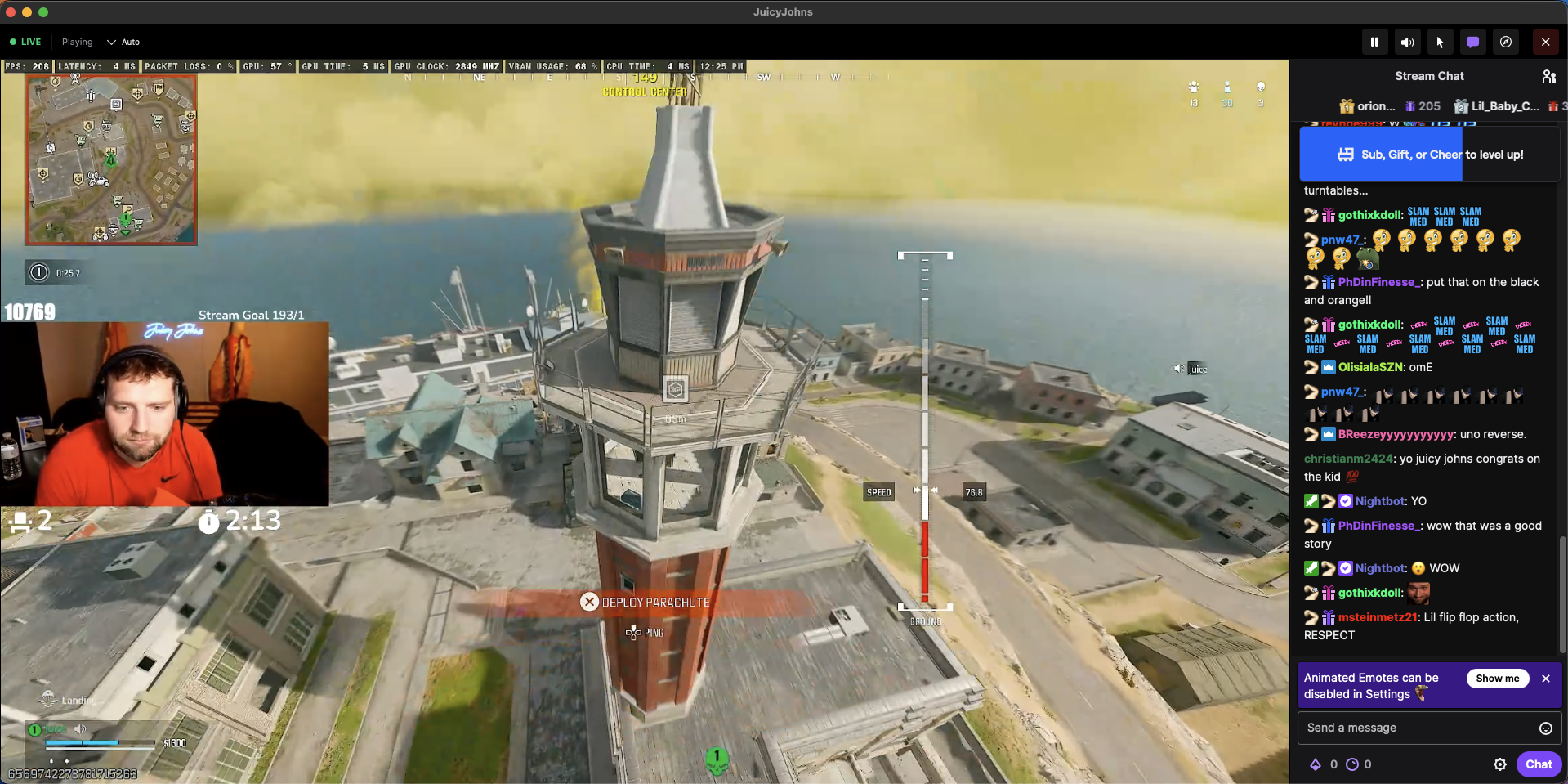
Task: Open the emote picker
Action: 1546,728
